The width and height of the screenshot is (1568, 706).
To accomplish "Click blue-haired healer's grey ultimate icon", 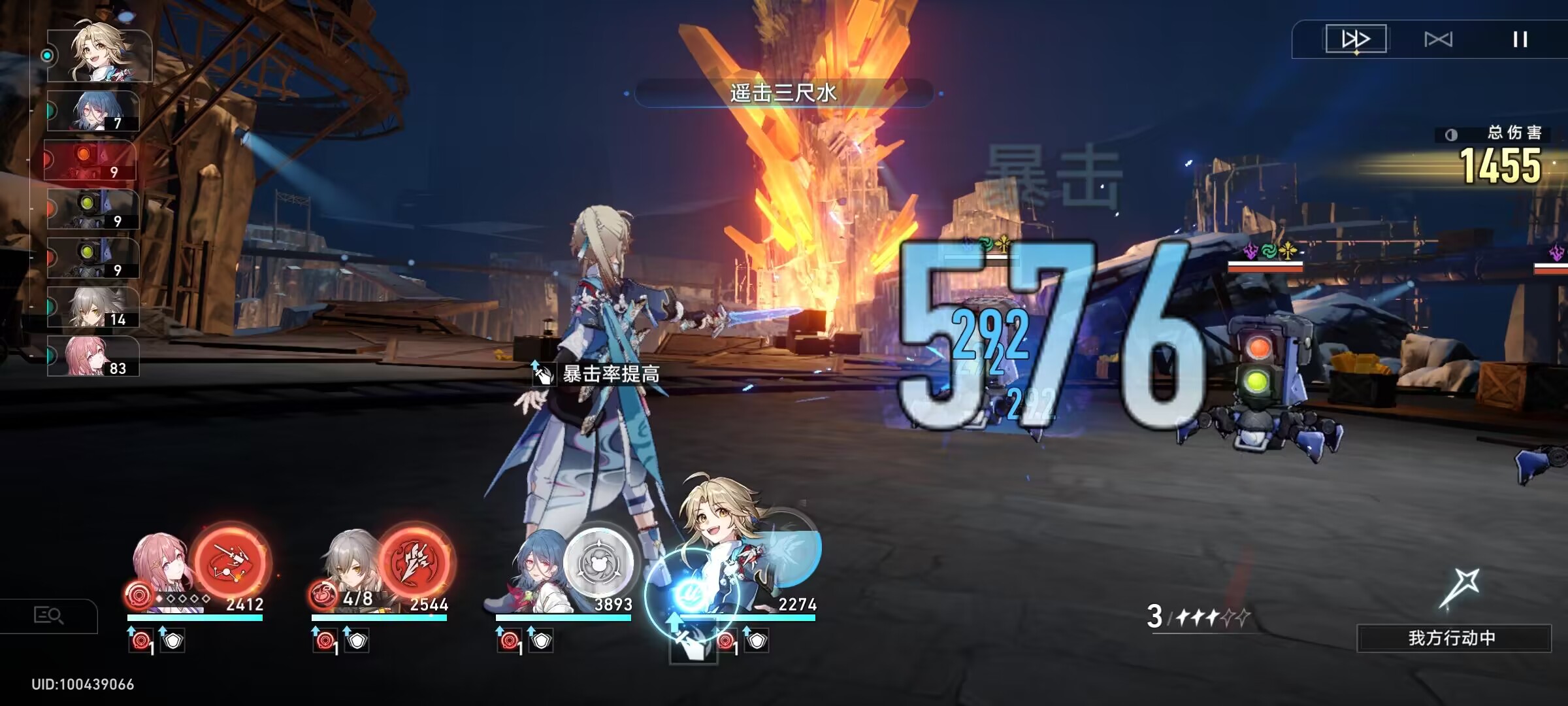I will tap(598, 562).
